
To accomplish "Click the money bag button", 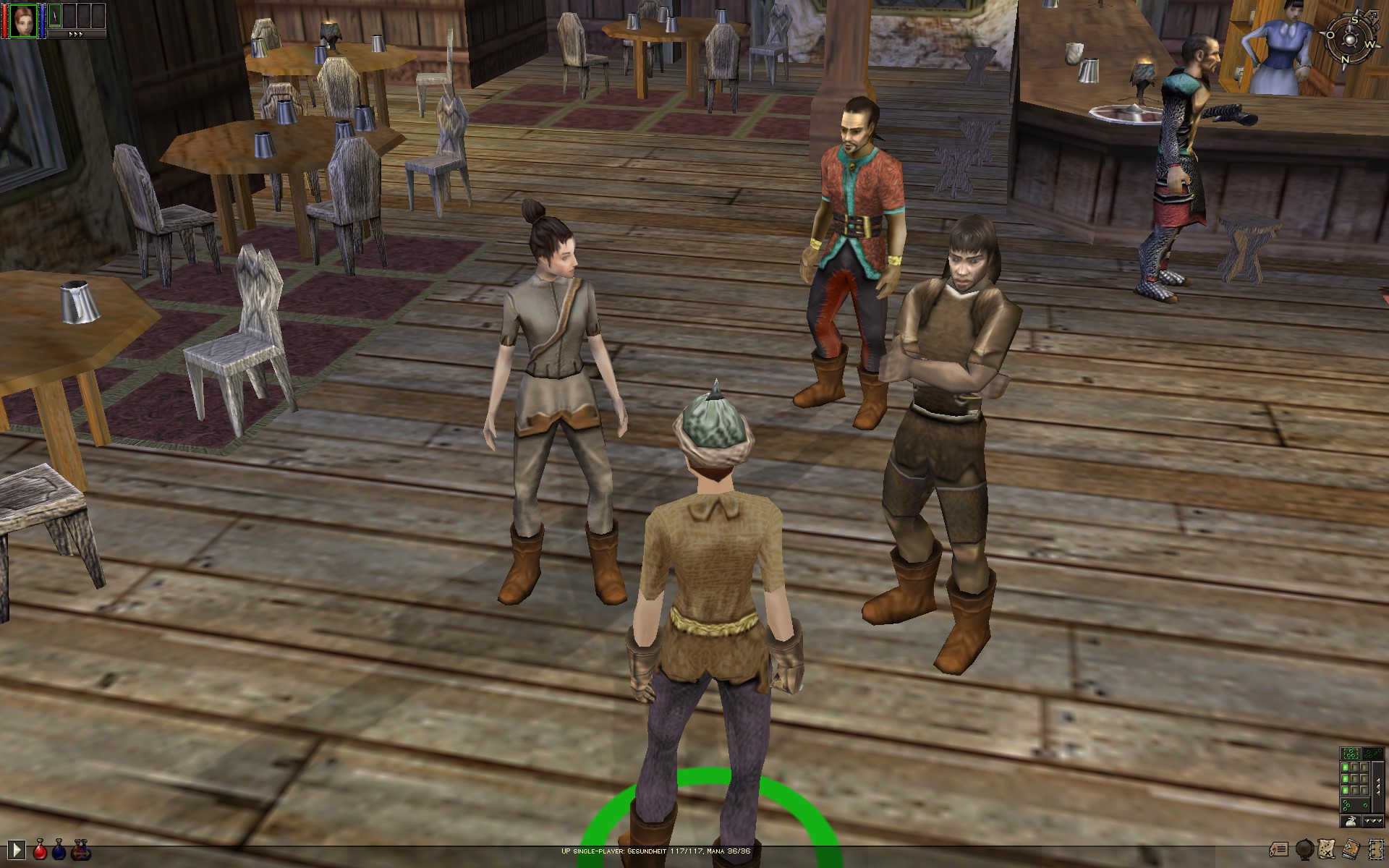I will point(1350,821).
